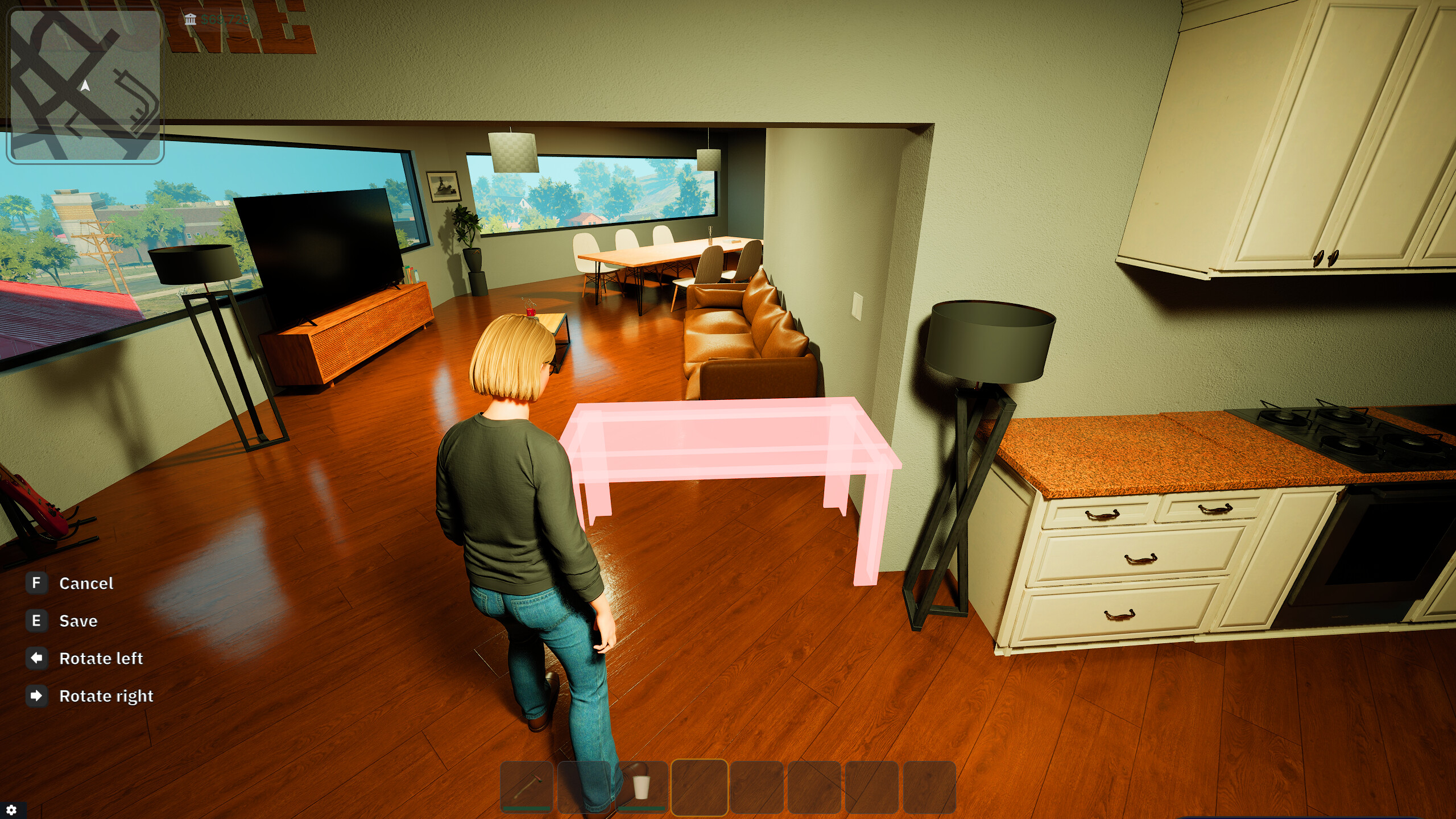Screen dimensions: 1456x819
Task: Click the Rotate right arrow icon
Action: 36,696
